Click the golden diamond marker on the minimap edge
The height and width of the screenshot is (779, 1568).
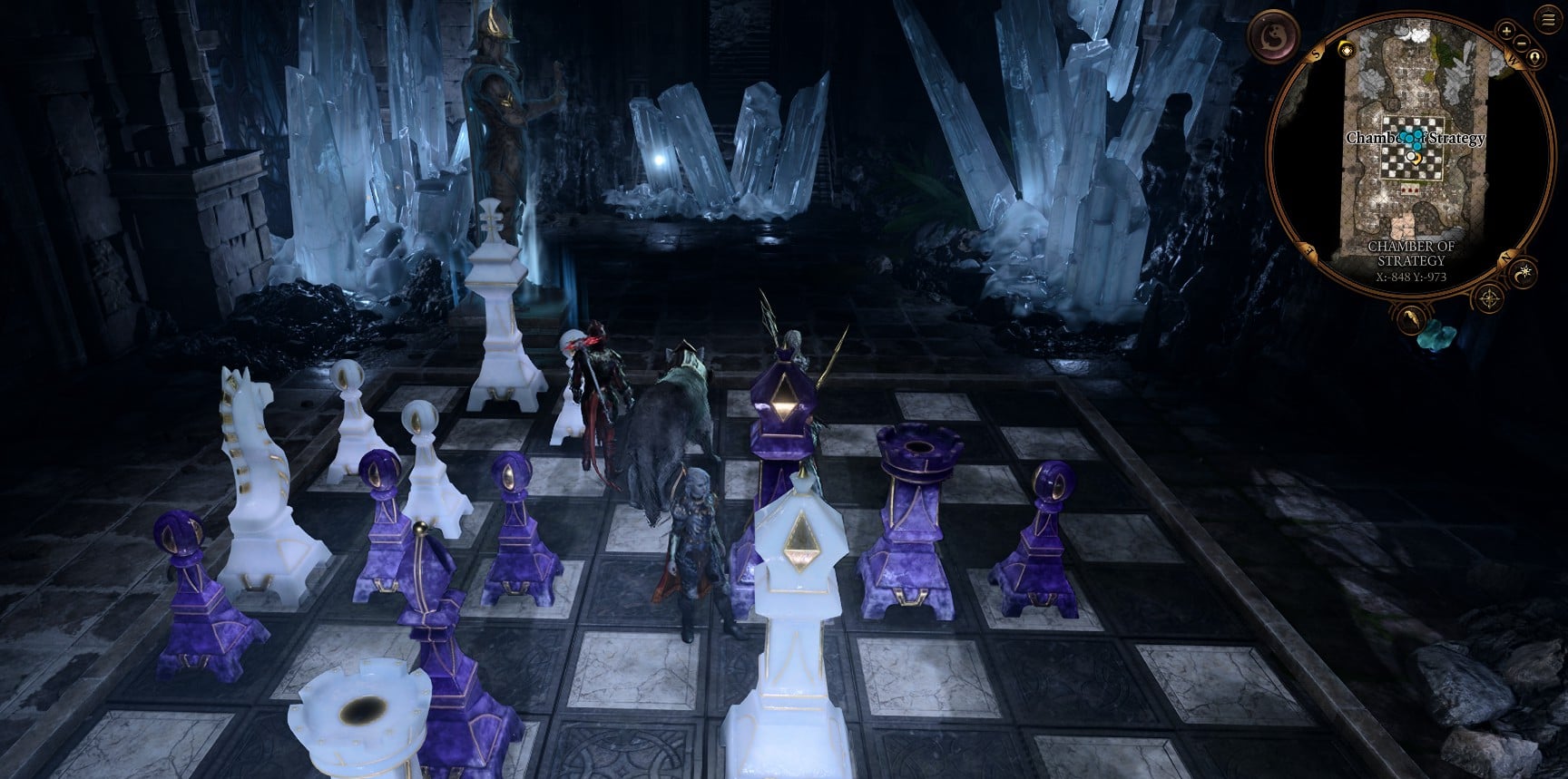pyautogui.click(x=1346, y=49)
